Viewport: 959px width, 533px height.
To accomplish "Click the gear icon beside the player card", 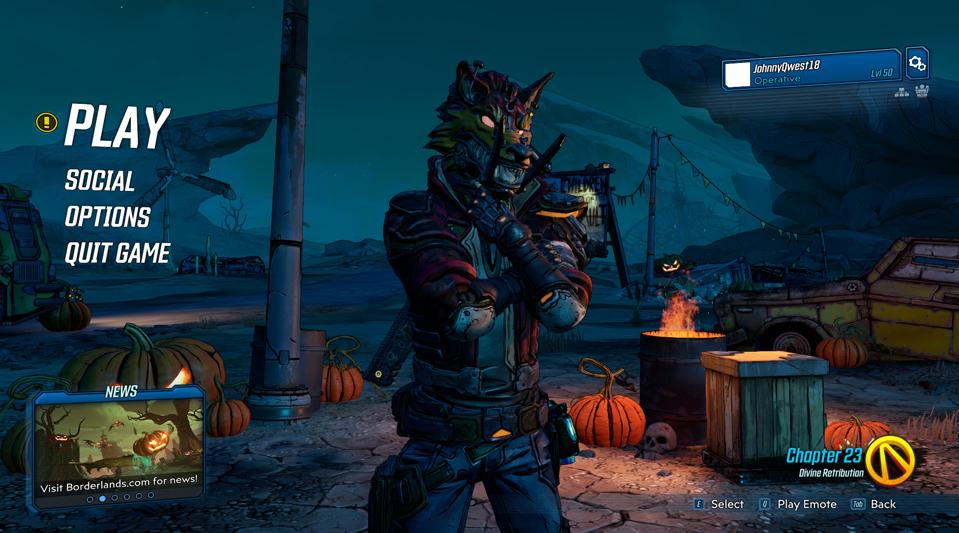I will (x=916, y=64).
